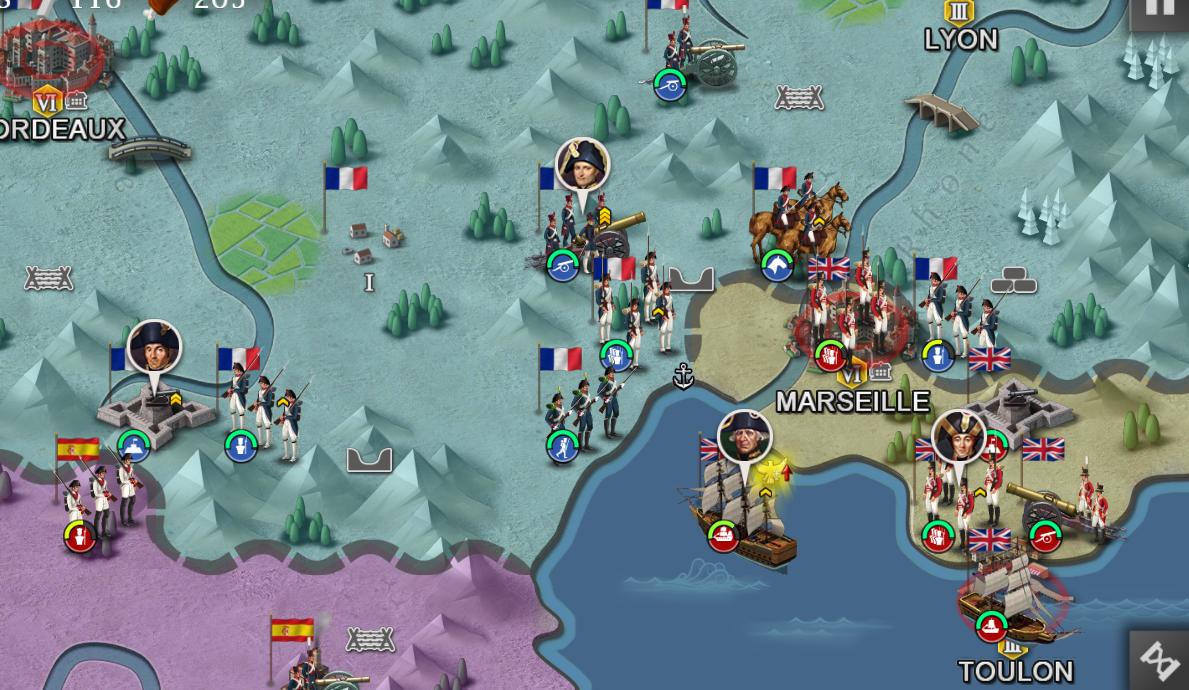Pause the game with the top-right button
The width and height of the screenshot is (1189, 690).
[1160, 10]
